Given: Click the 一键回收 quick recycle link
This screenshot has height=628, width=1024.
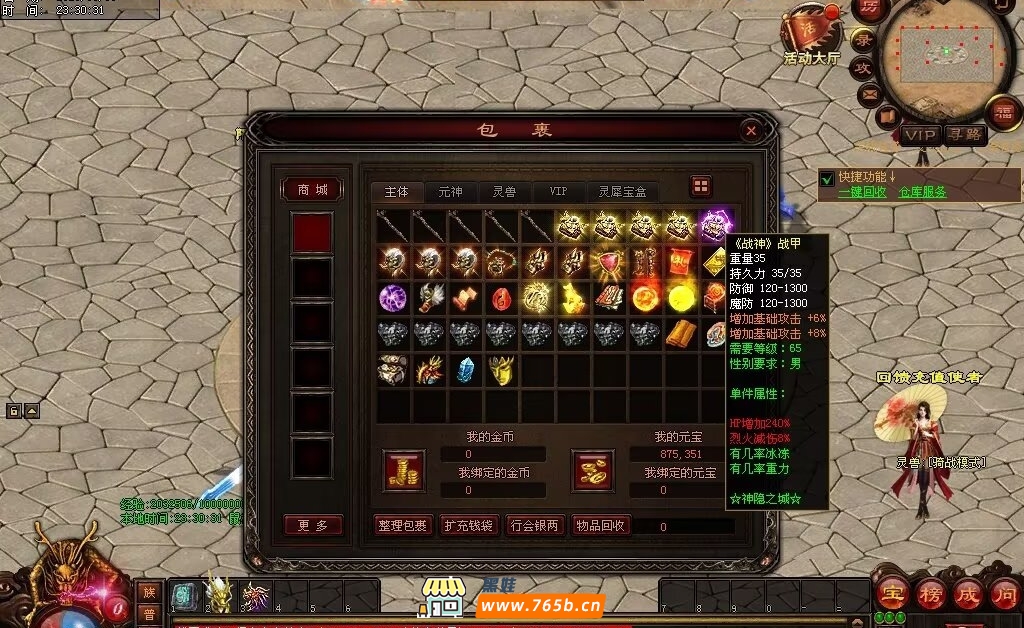Looking at the screenshot, I should coord(864,192).
